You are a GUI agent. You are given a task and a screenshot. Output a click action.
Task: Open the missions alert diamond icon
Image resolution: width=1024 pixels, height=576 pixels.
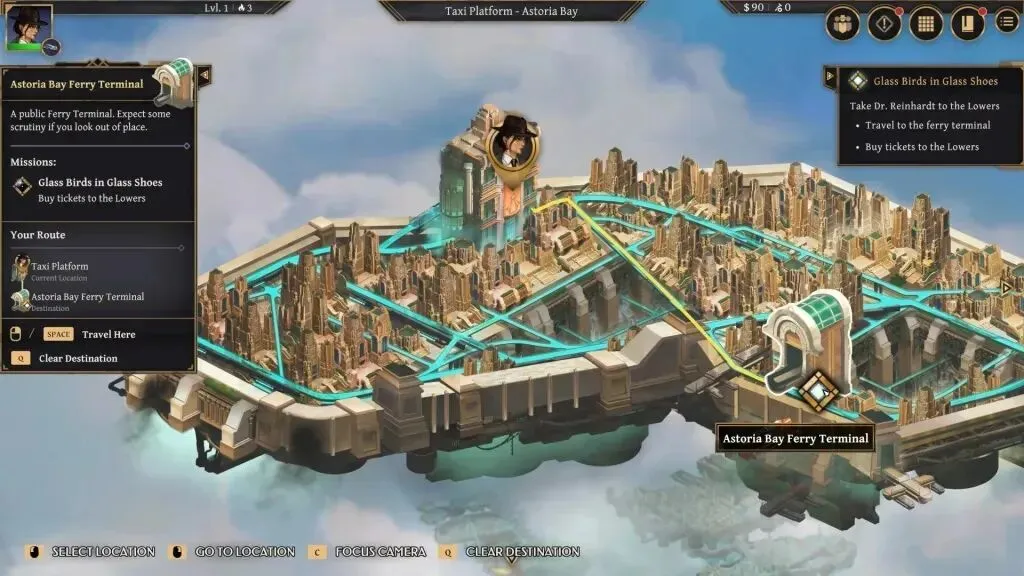pos(884,23)
